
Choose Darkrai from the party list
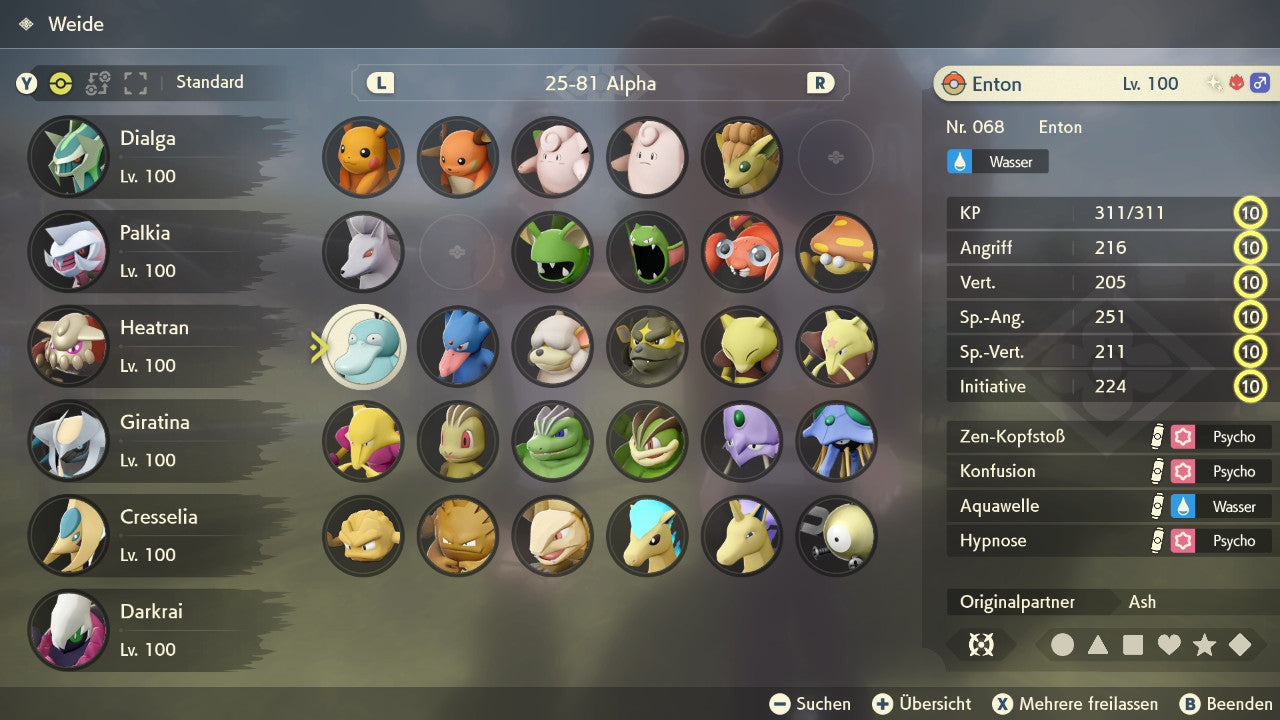pos(150,630)
